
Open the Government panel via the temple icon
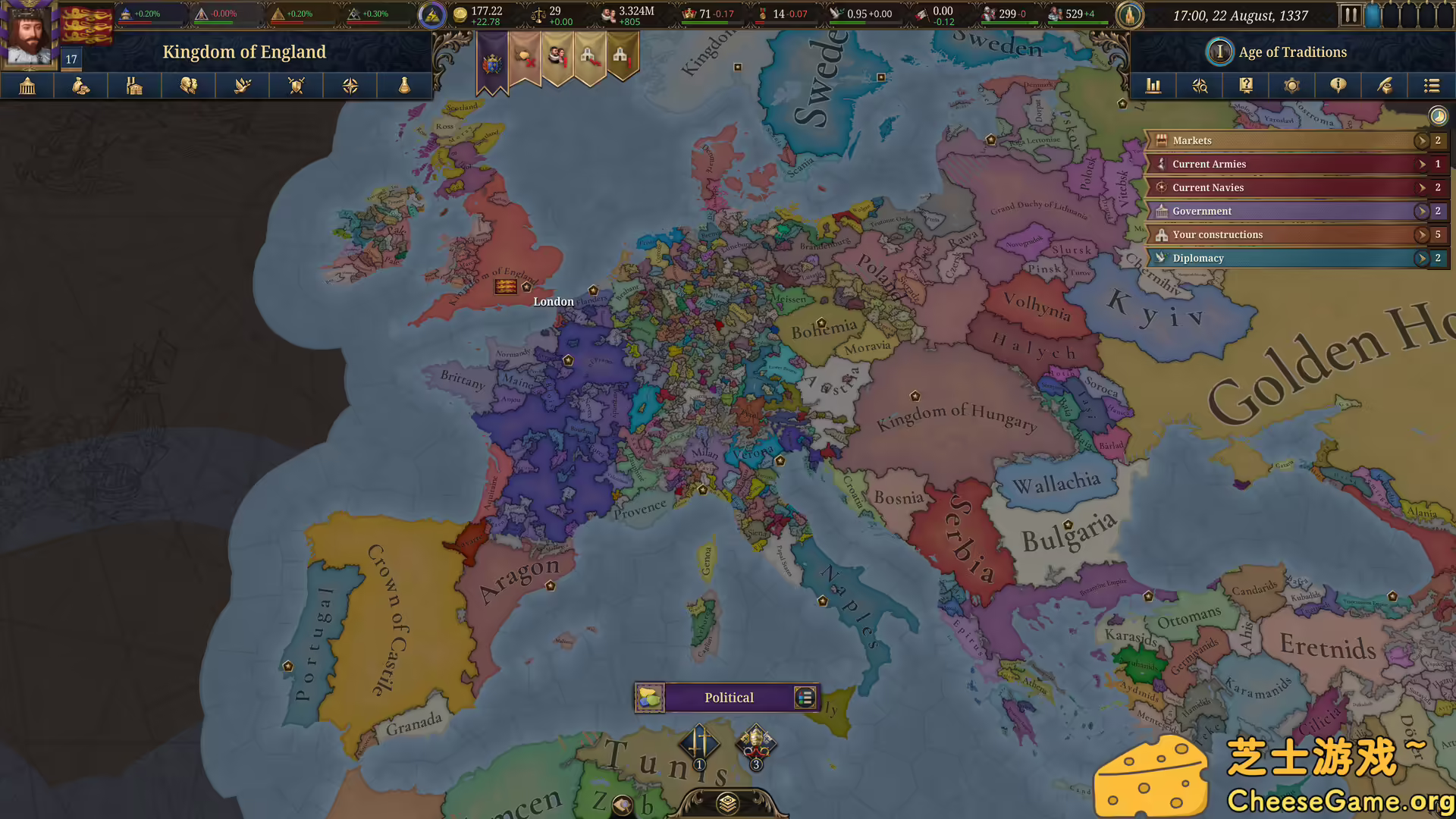pyautogui.click(x=27, y=86)
